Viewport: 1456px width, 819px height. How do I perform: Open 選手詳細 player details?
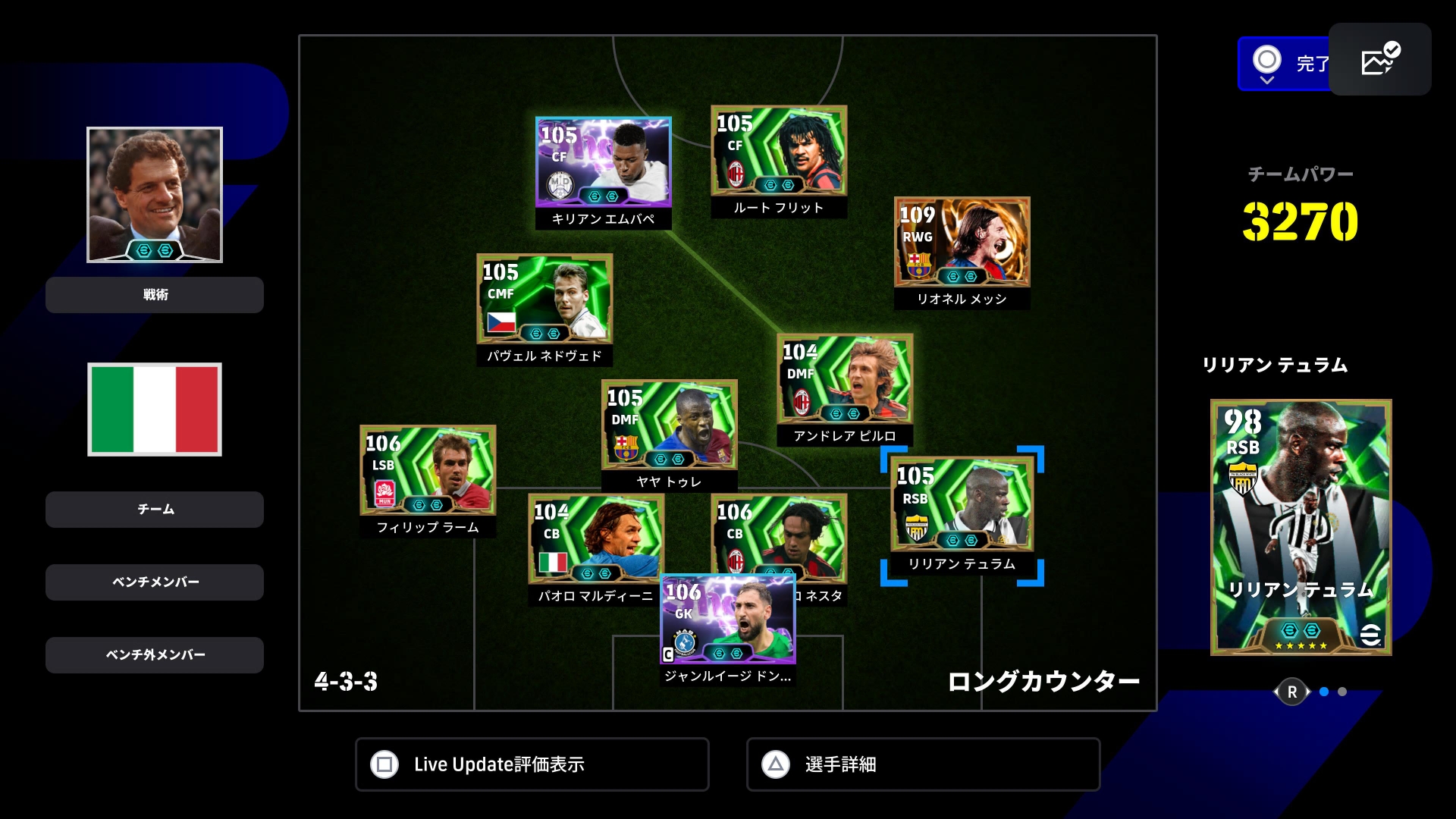923,764
